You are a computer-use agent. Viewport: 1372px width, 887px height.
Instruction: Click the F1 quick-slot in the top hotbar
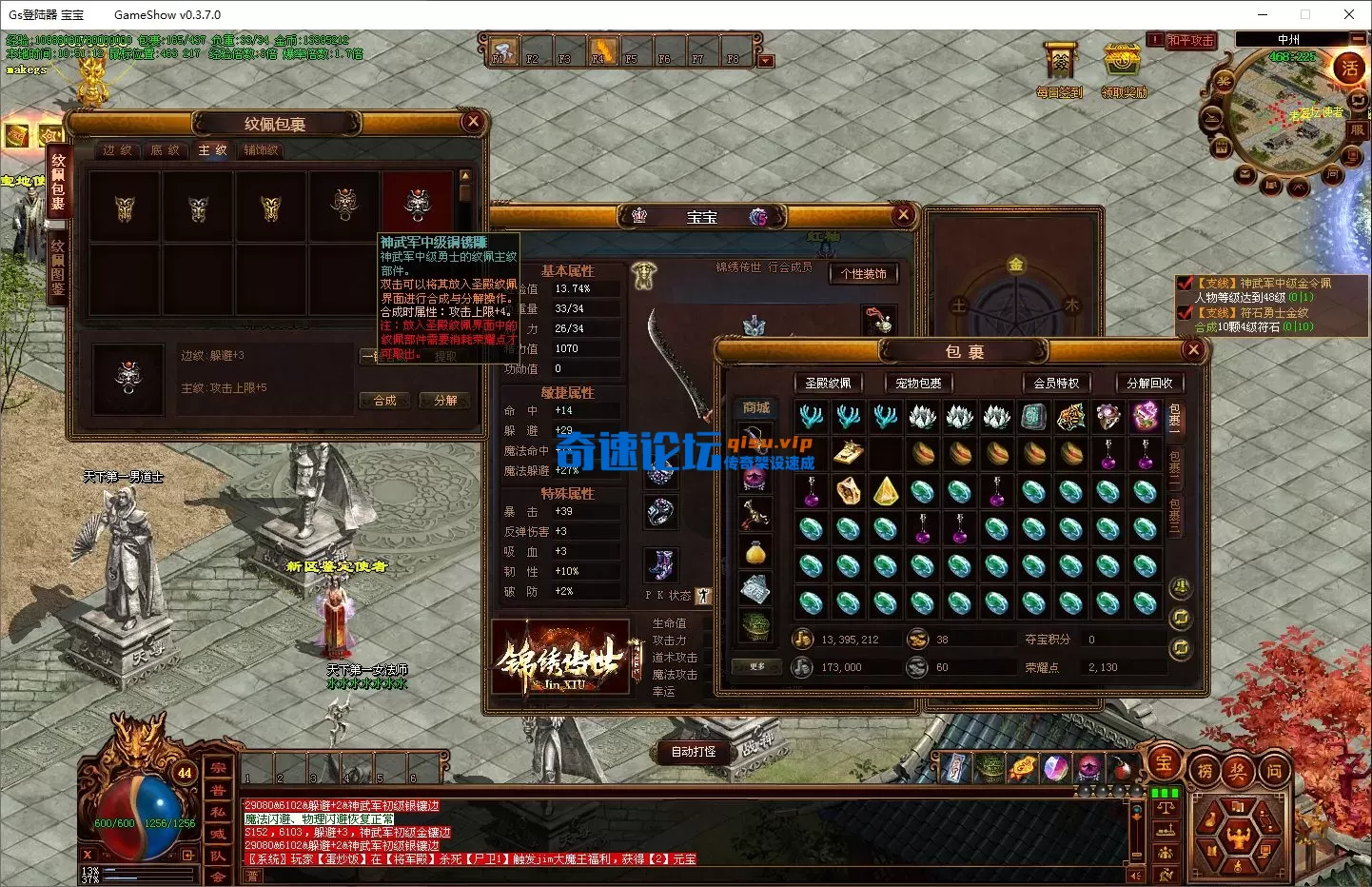click(x=501, y=50)
